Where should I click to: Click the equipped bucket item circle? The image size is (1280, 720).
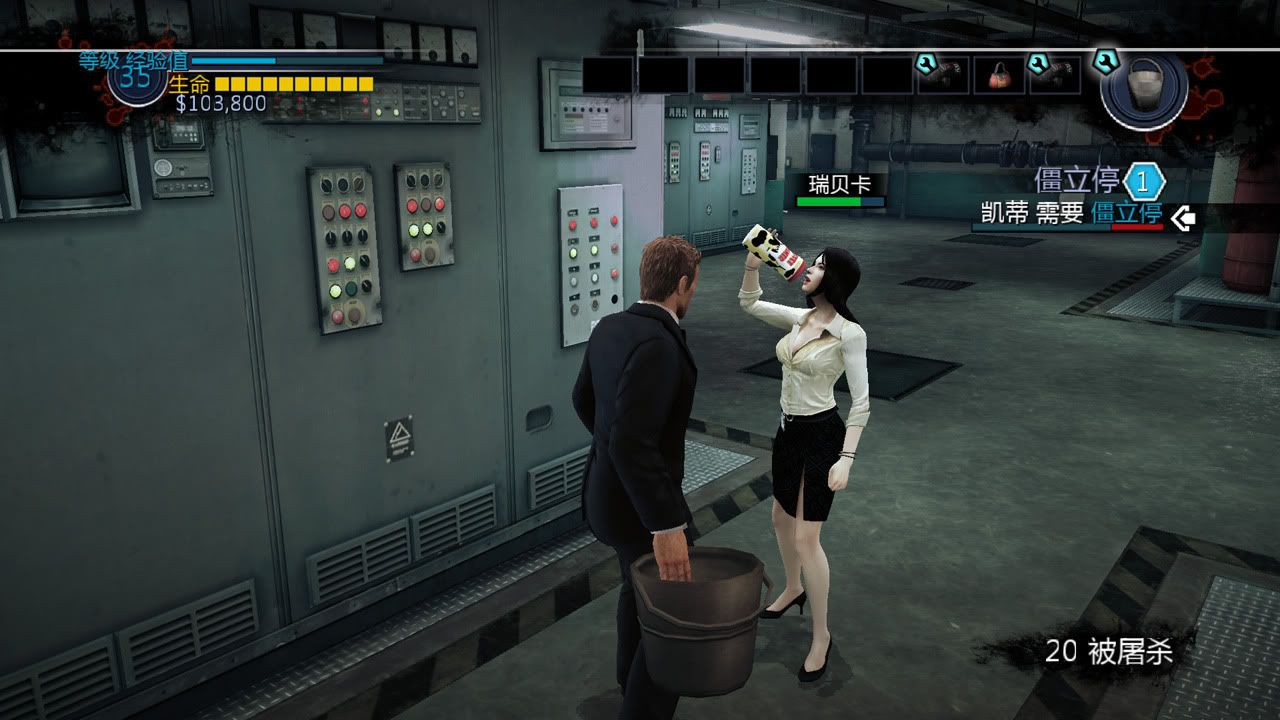click(1143, 86)
